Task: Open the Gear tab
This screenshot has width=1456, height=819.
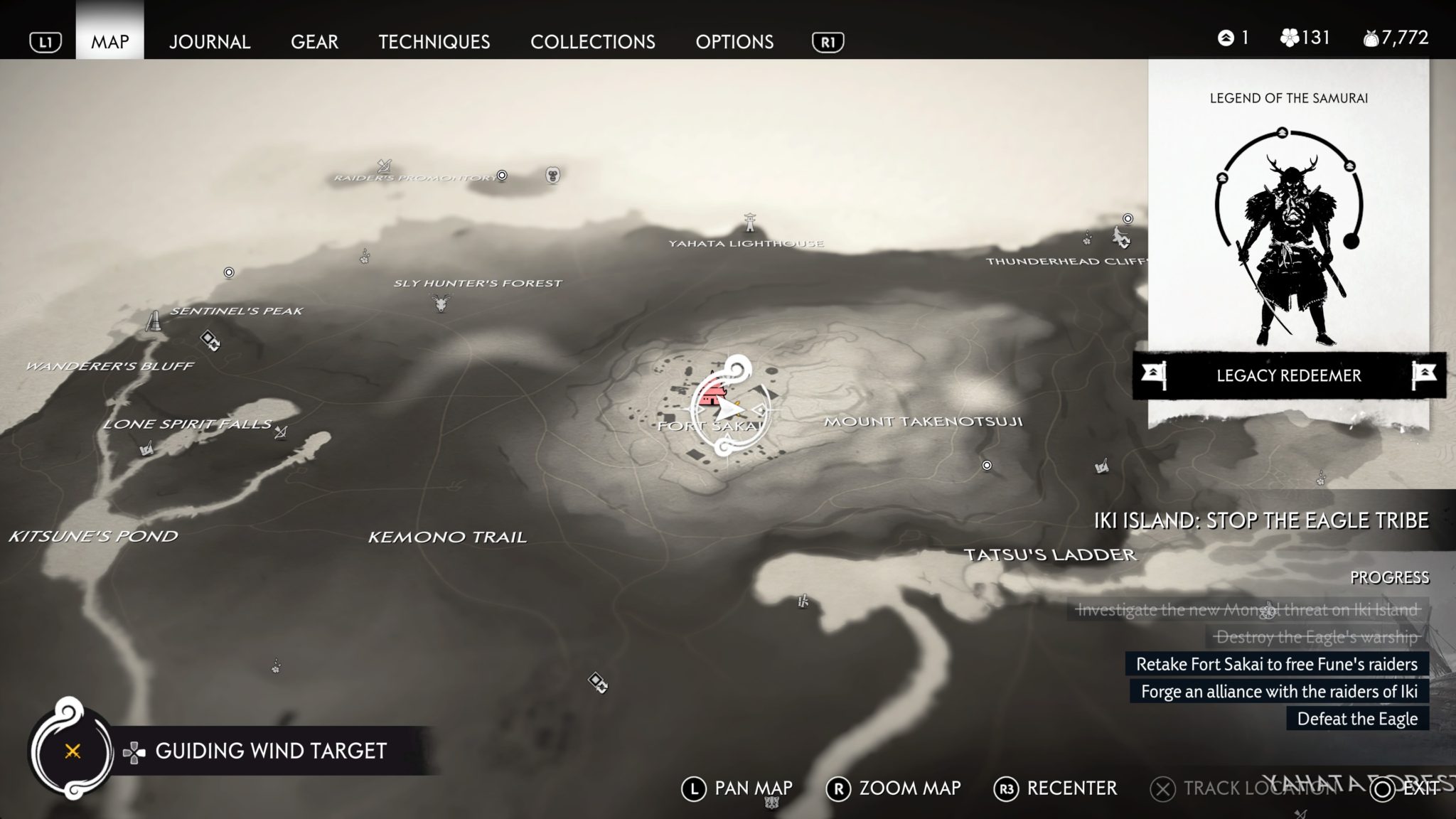Action: point(314,42)
